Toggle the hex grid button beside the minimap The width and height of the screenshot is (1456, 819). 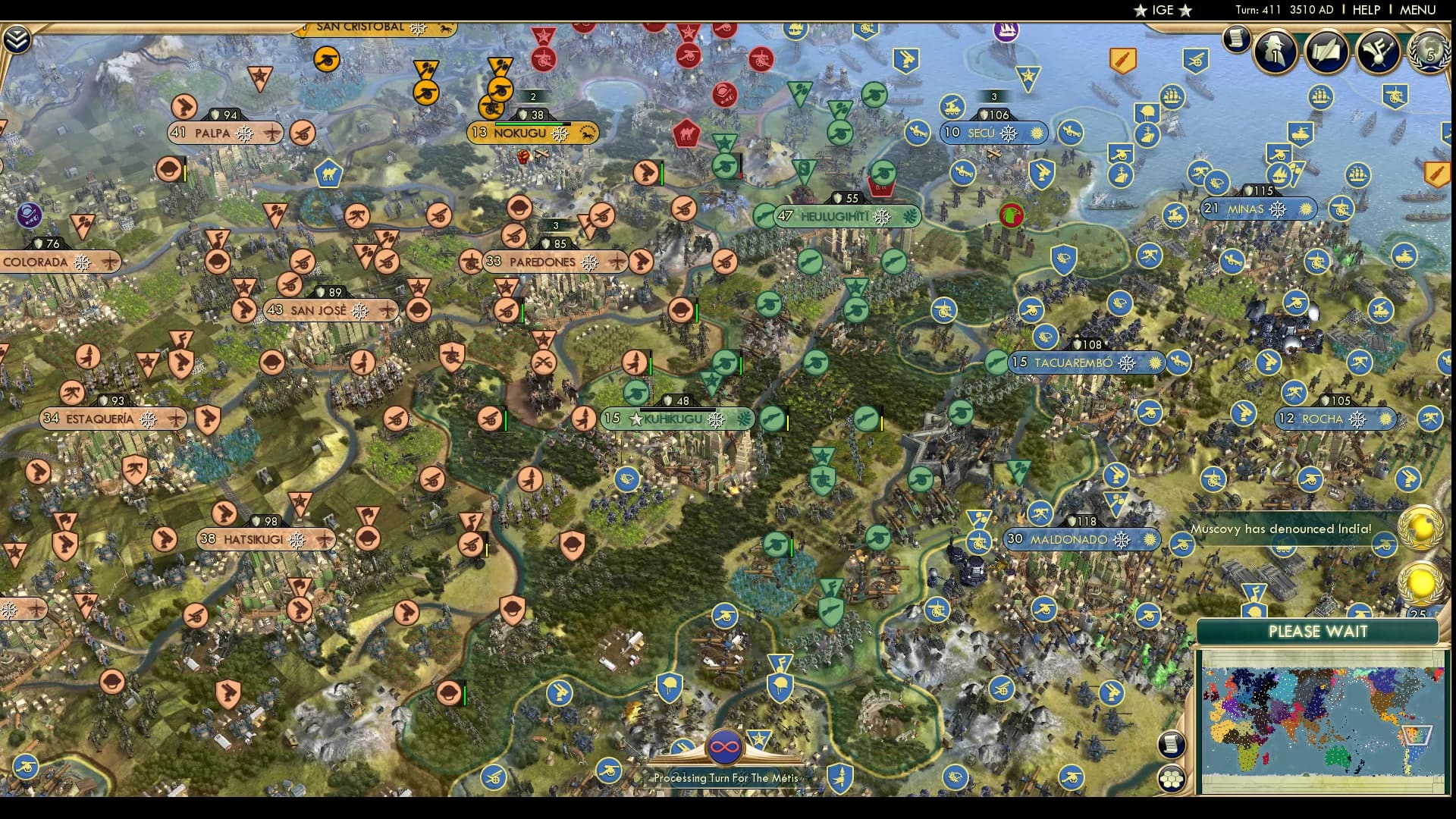tap(1172, 779)
